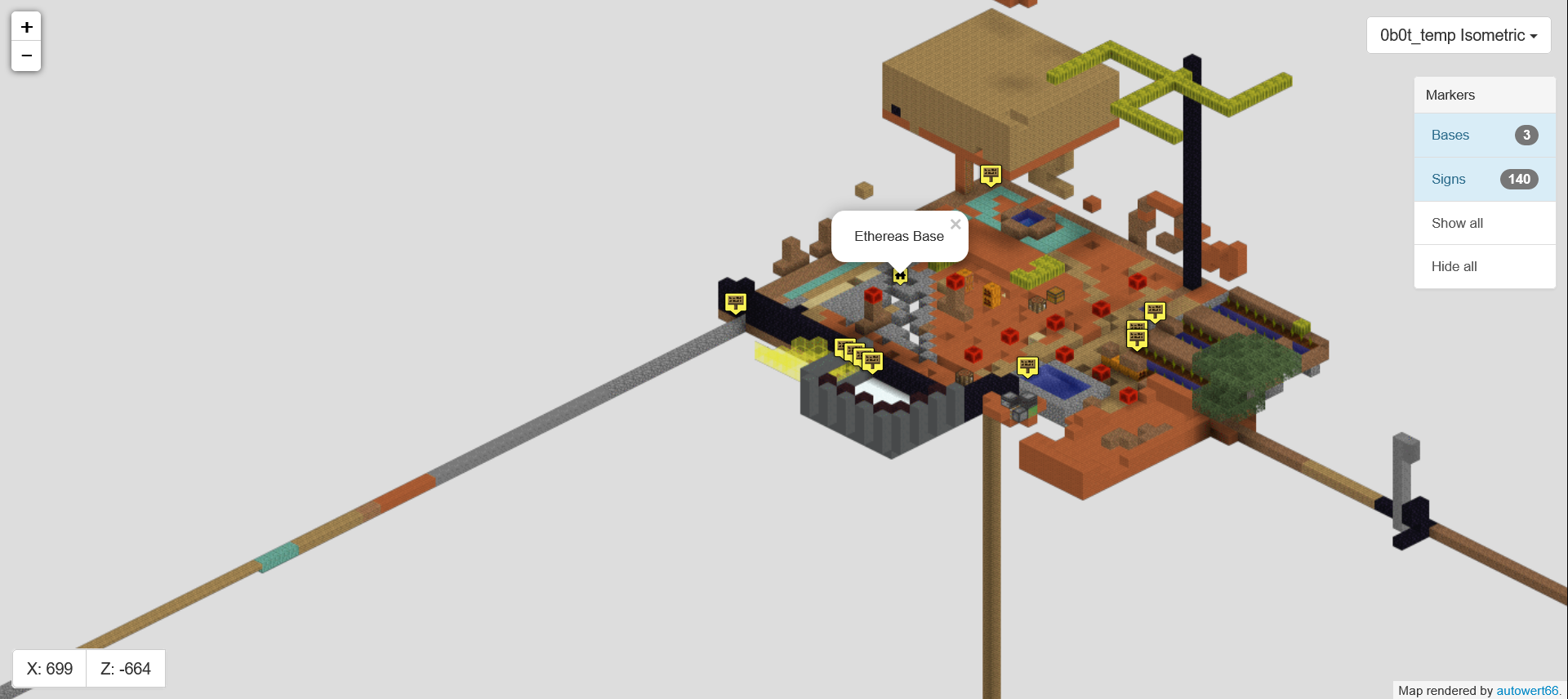Image resolution: width=1568 pixels, height=699 pixels.
Task: Show all marker categories
Action: (x=1457, y=222)
